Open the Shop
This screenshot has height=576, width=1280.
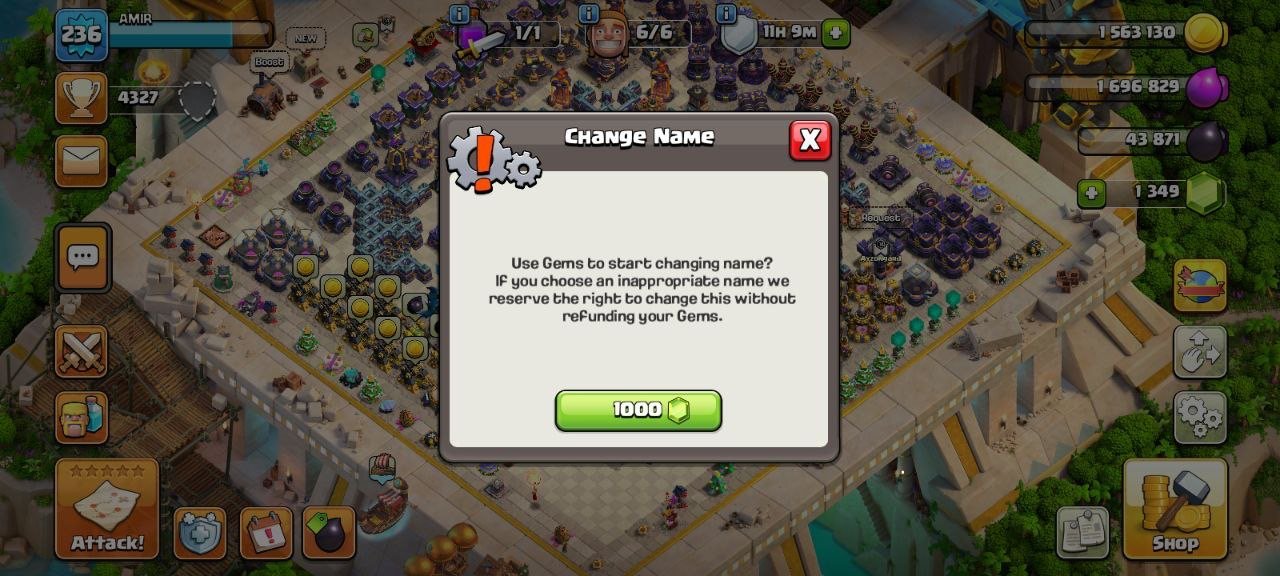coord(1175,508)
